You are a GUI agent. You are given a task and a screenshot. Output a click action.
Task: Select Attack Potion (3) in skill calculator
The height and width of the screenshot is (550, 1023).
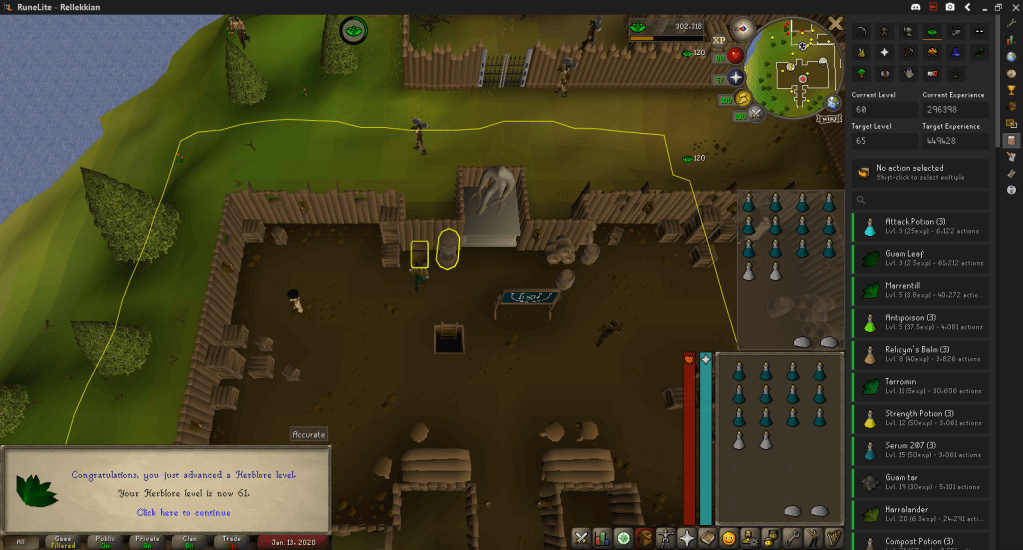[x=921, y=225]
